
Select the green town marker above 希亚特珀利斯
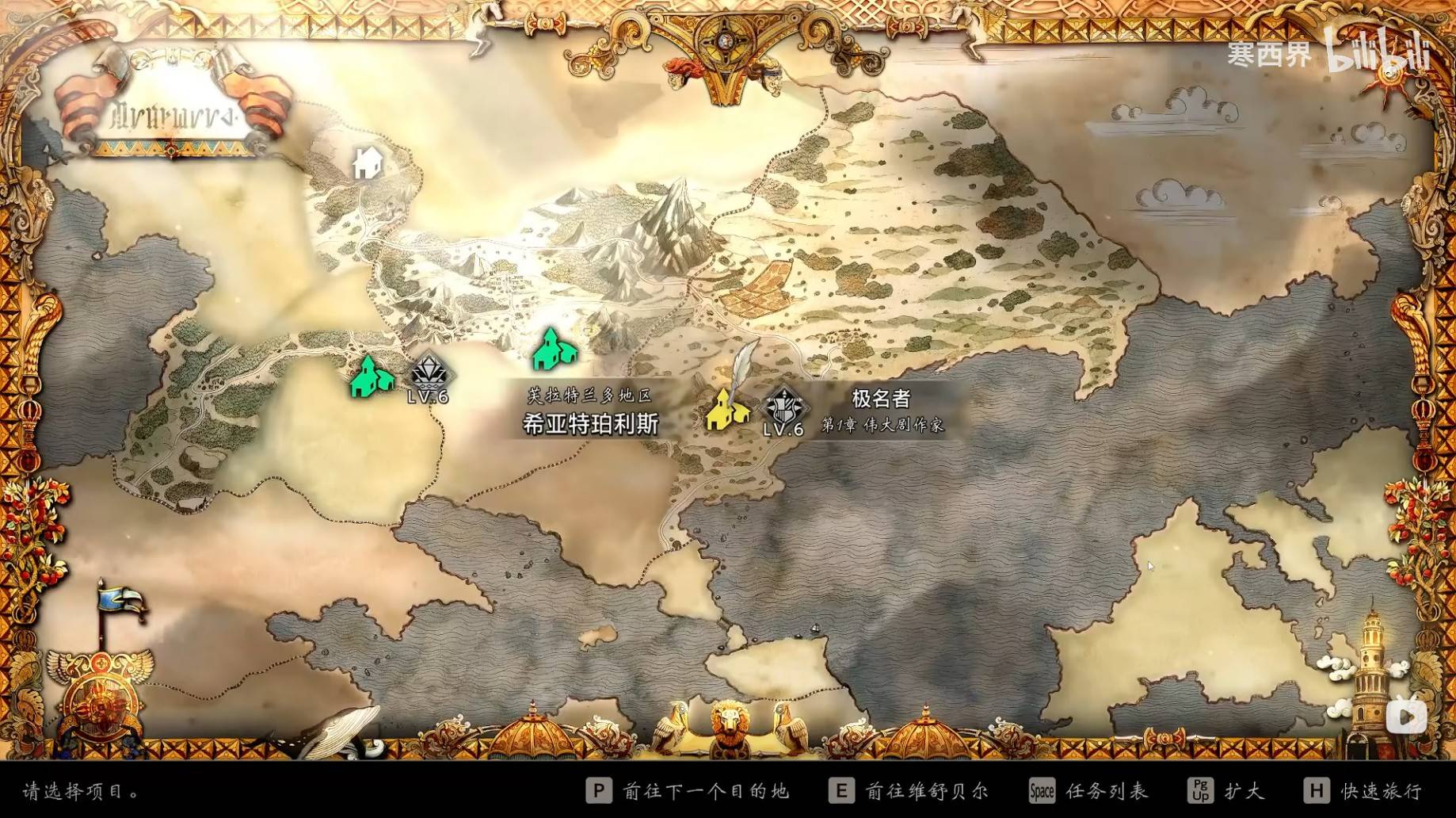pos(554,350)
